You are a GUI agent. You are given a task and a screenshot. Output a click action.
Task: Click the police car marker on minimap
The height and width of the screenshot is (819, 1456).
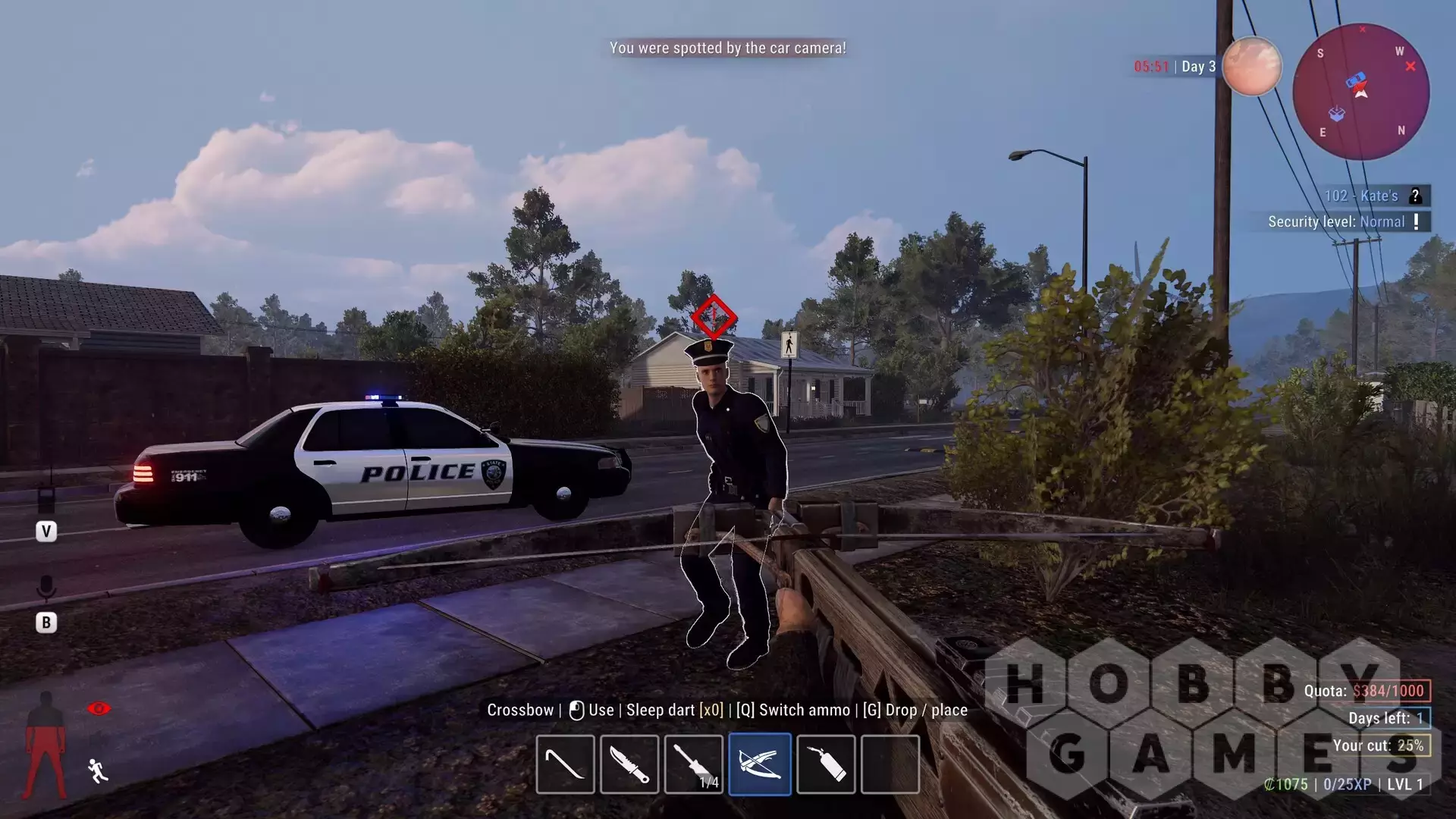tap(1356, 80)
